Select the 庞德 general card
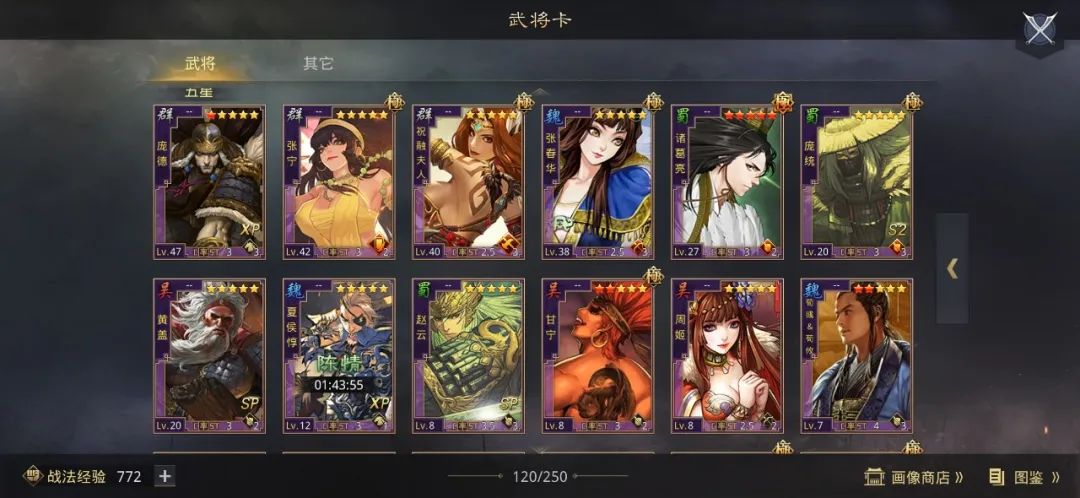 click(x=209, y=182)
